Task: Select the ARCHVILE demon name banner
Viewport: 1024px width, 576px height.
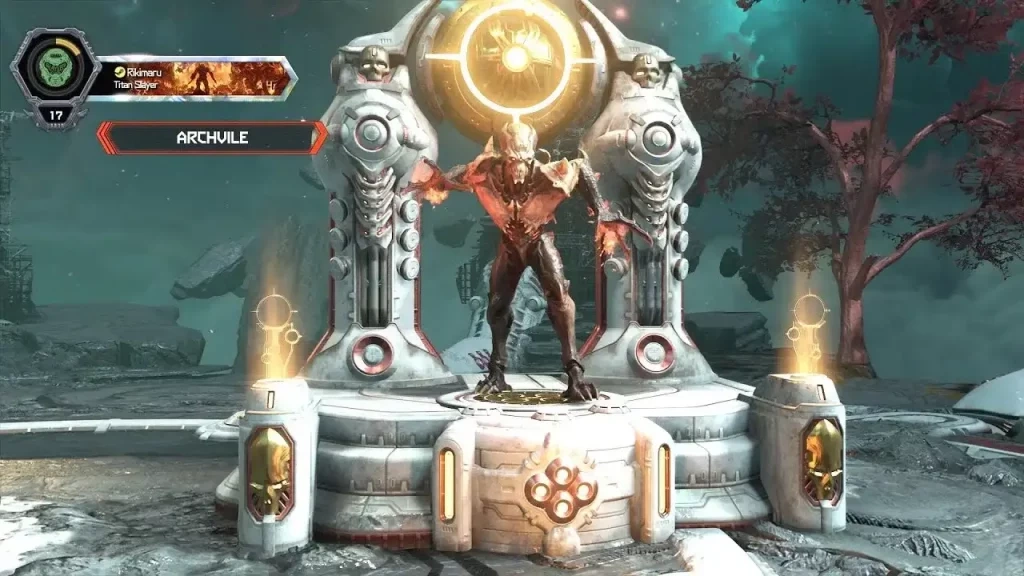Action: pos(211,138)
